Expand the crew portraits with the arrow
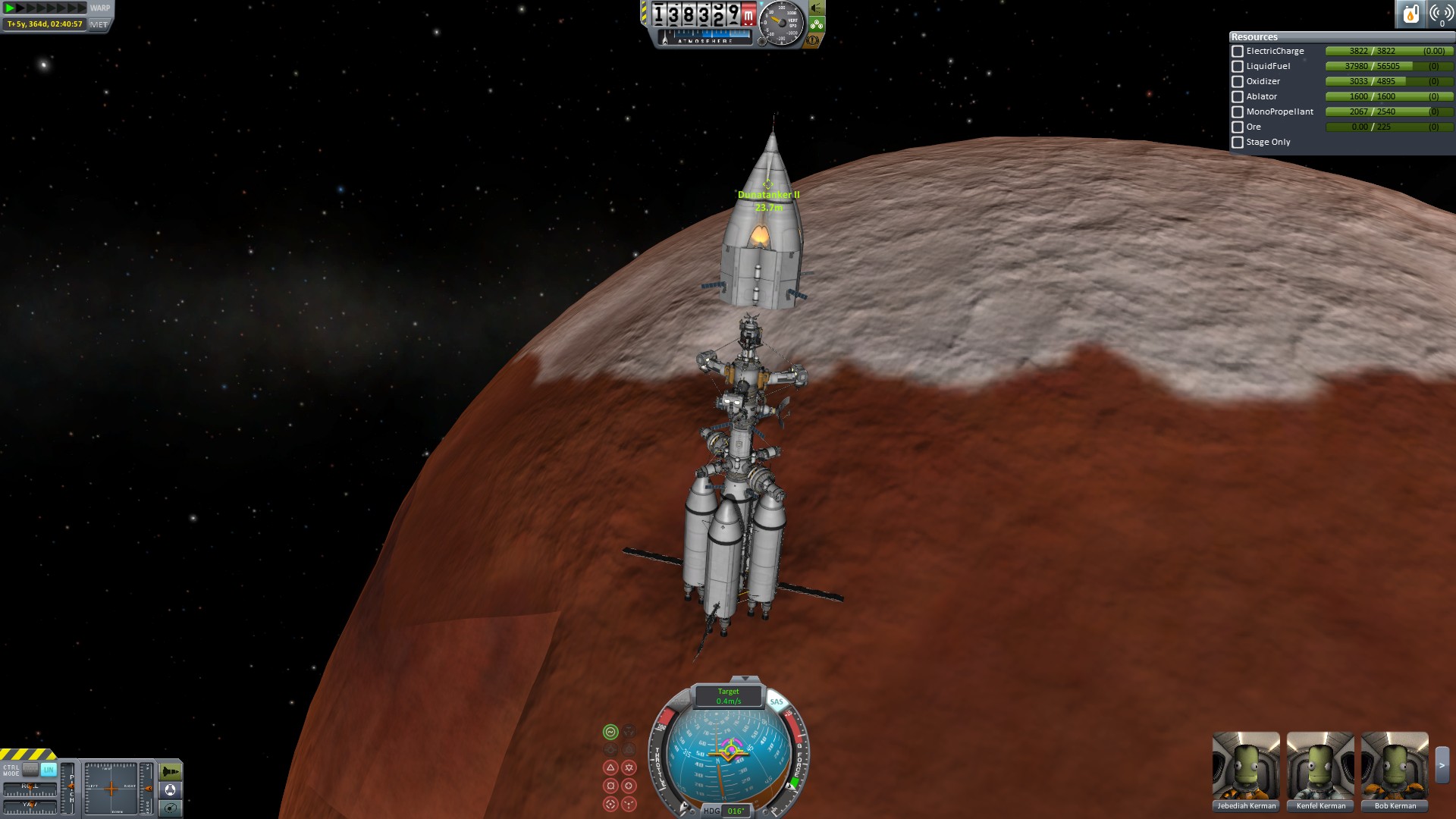This screenshot has height=819, width=1456. (x=1442, y=766)
